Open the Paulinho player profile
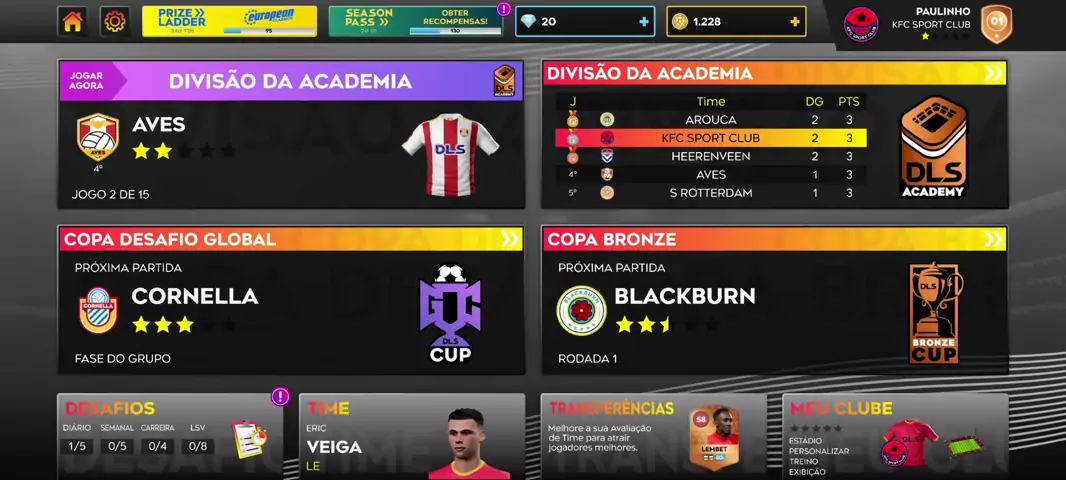1066x480 pixels. tap(928, 22)
